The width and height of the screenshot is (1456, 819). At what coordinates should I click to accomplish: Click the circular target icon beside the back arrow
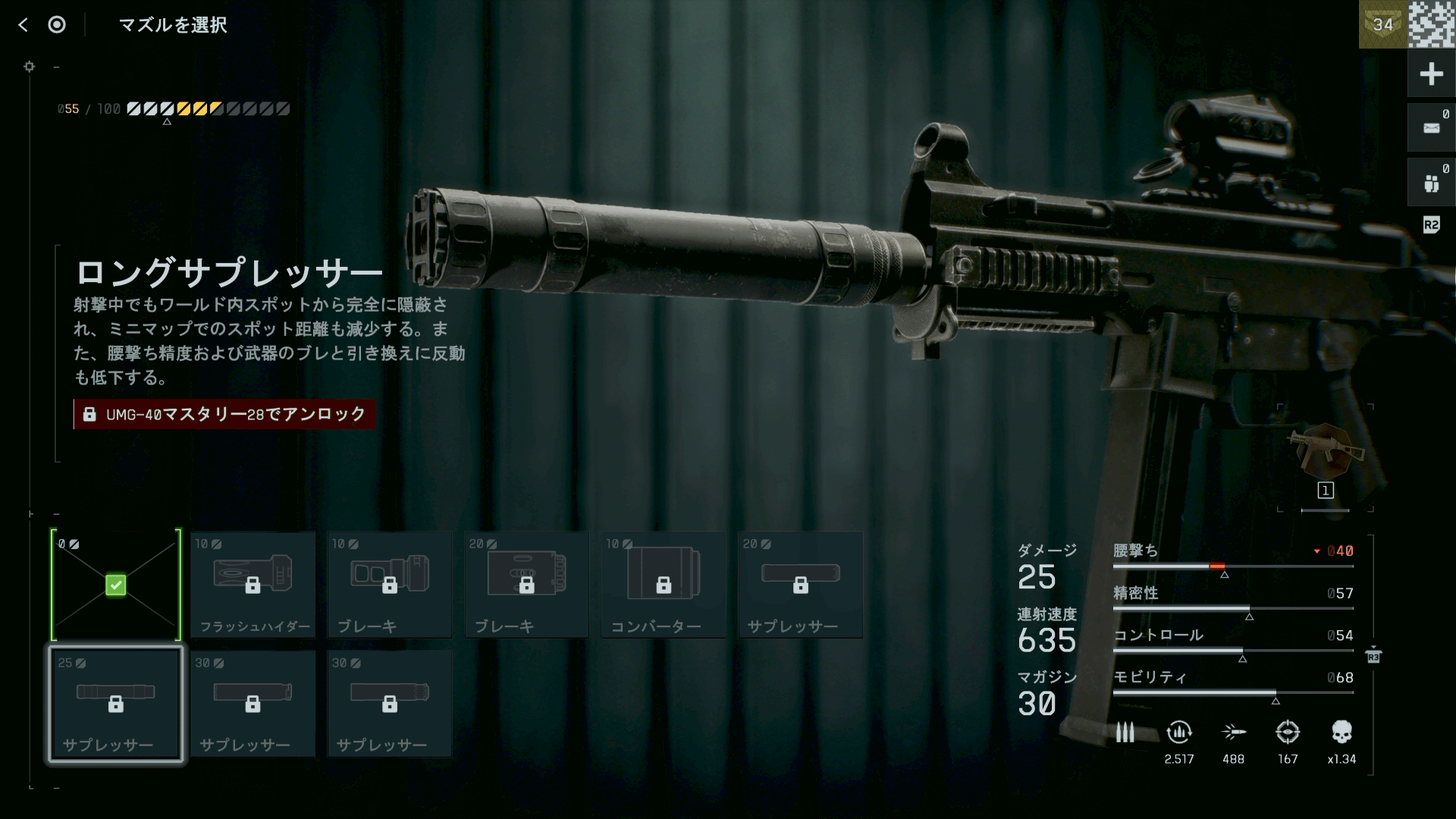click(57, 25)
